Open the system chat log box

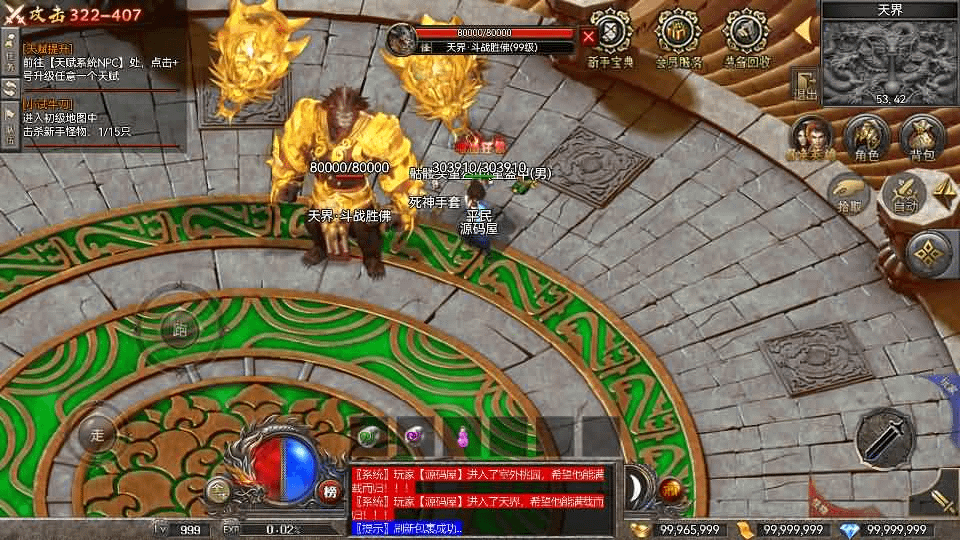coord(485,498)
